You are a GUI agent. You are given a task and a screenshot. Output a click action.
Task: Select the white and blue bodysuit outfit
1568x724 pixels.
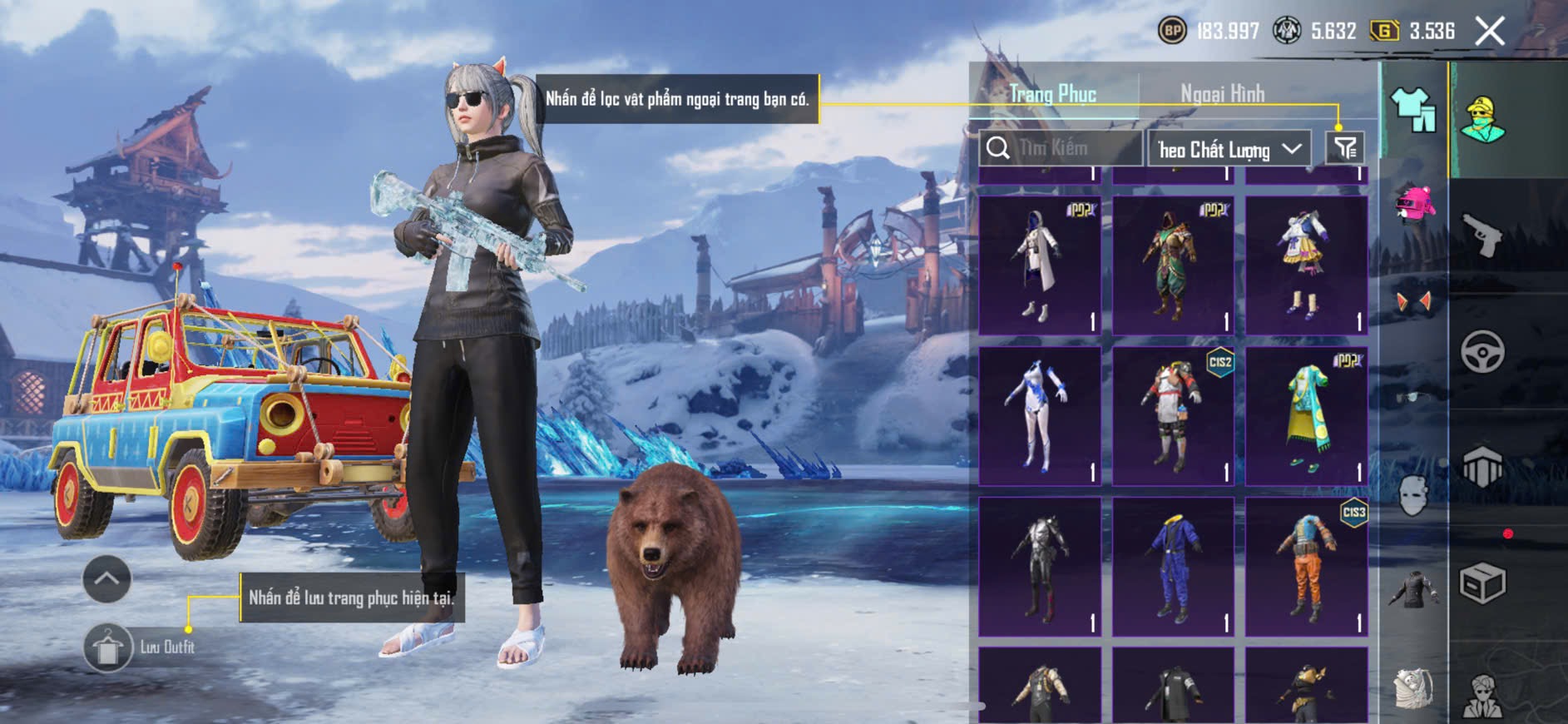(1040, 416)
